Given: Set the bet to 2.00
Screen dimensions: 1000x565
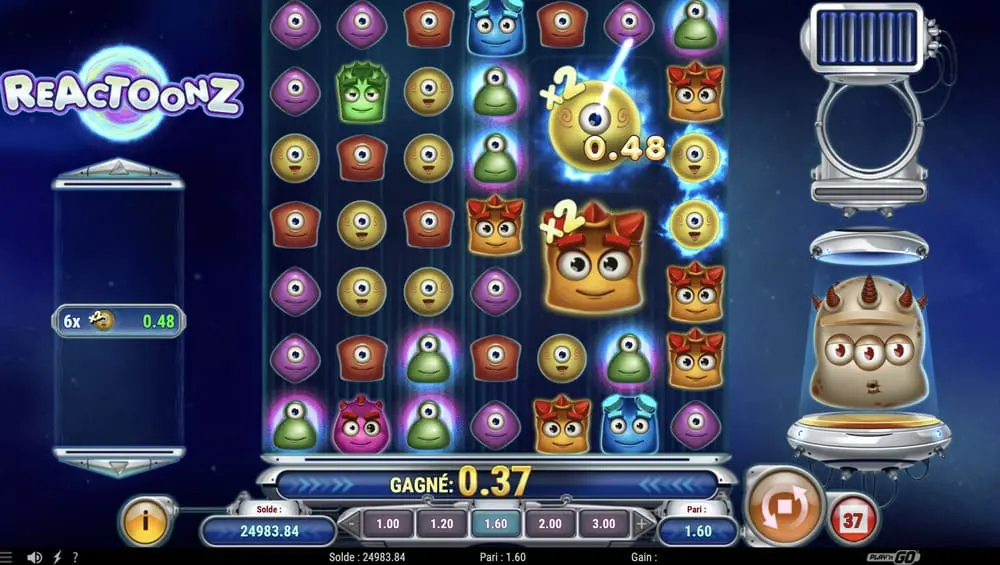Looking at the screenshot, I should pos(550,523).
